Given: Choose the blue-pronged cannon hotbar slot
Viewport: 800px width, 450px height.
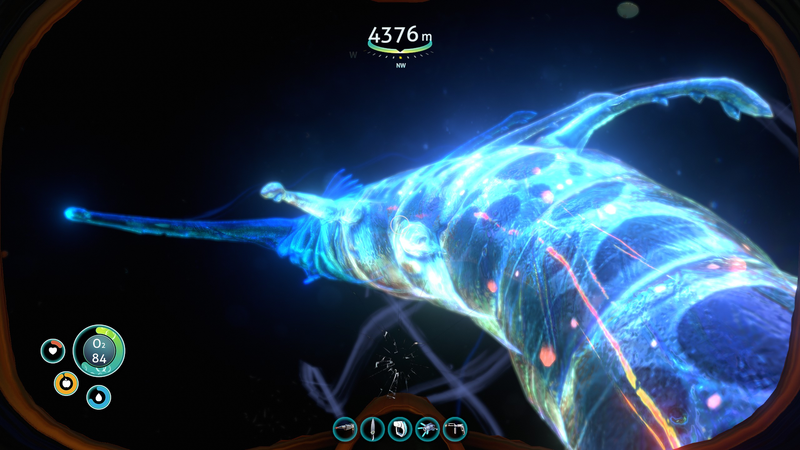Looking at the screenshot, I should (x=427, y=429).
